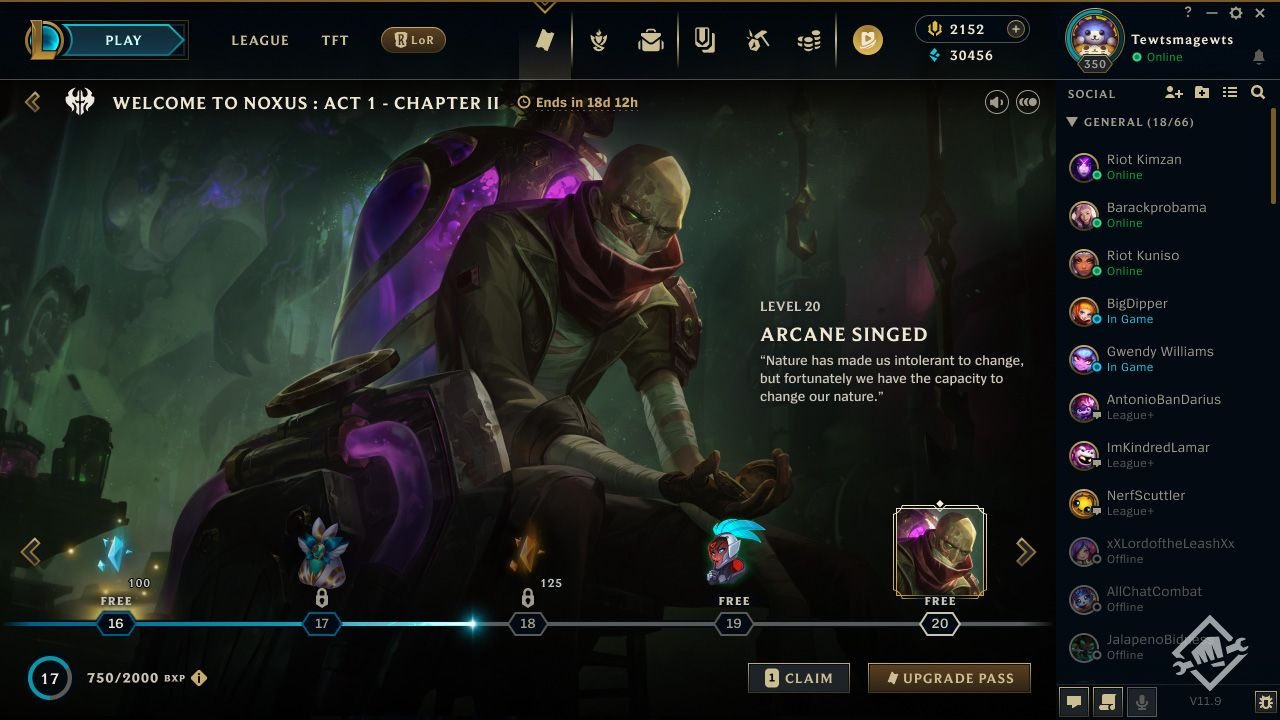Click the replay intro icon beside the speaker

1027,101
